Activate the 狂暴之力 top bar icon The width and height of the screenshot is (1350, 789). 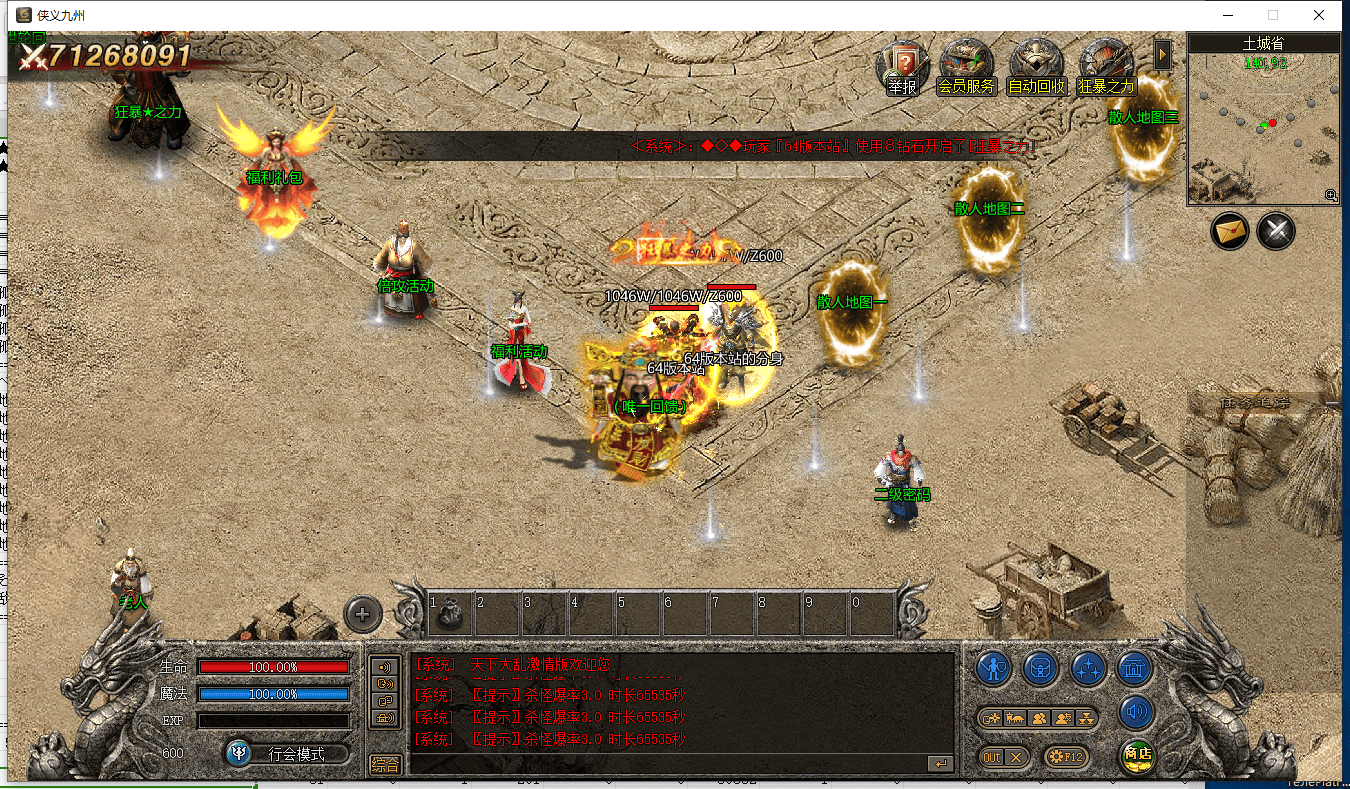[1106, 65]
